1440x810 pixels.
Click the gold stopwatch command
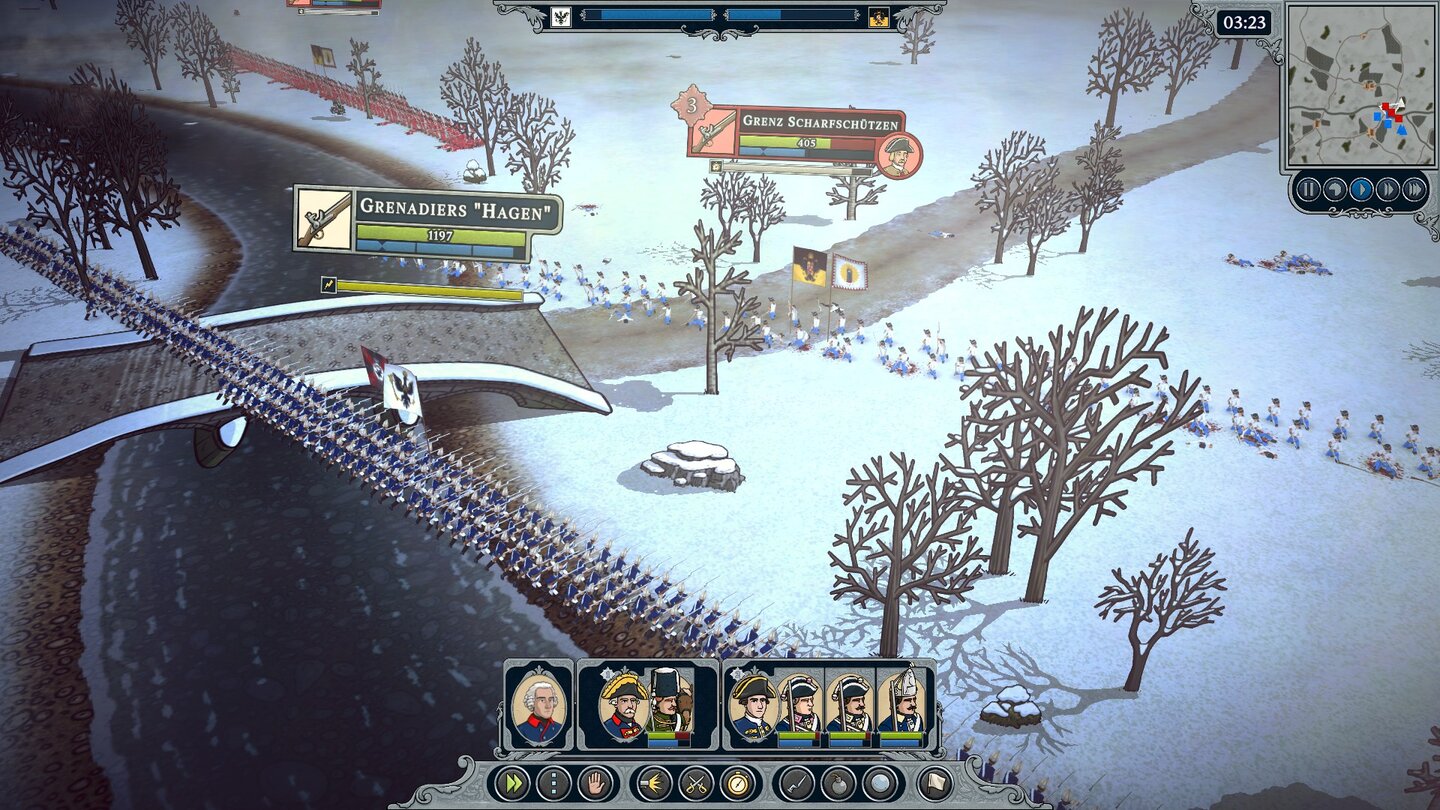pyautogui.click(x=738, y=783)
